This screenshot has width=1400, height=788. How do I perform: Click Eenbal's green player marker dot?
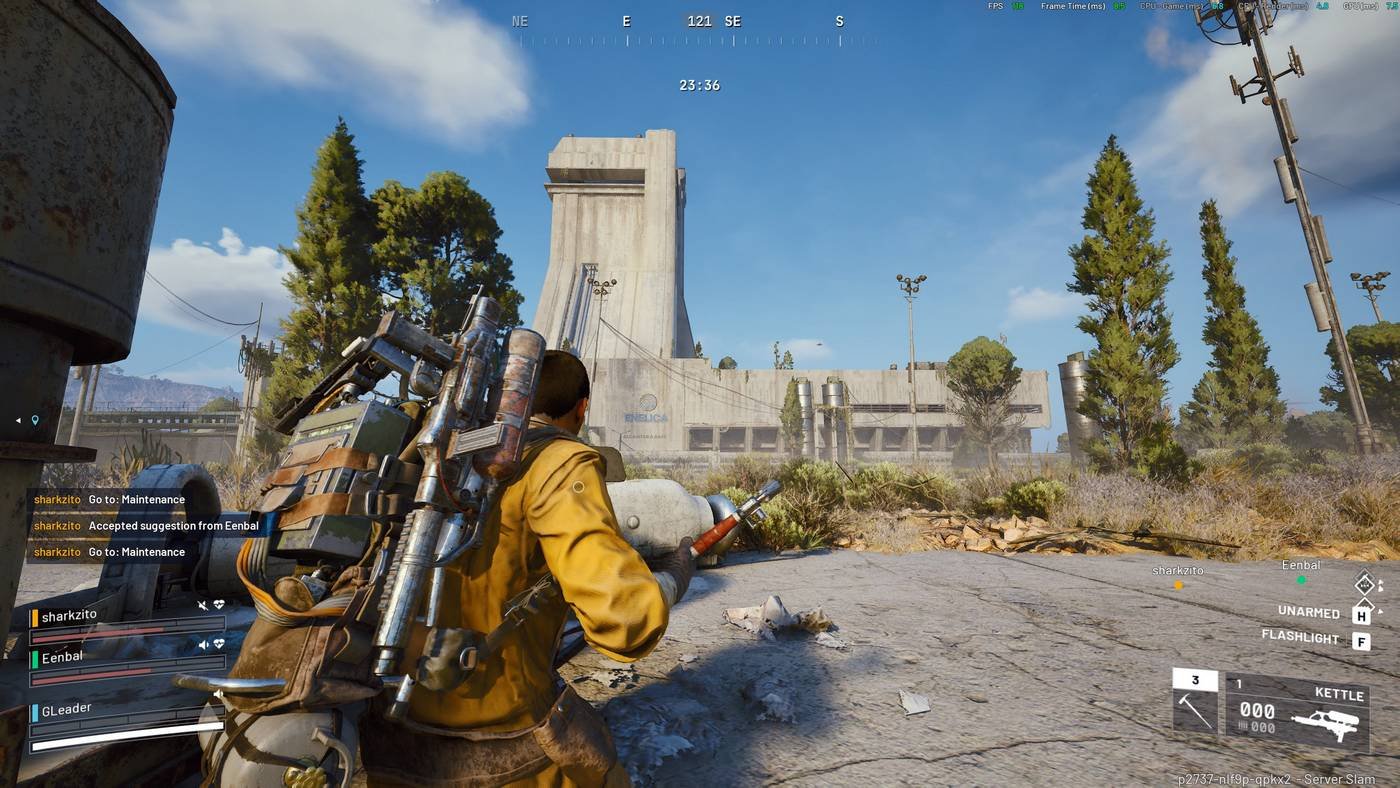(x=1302, y=580)
